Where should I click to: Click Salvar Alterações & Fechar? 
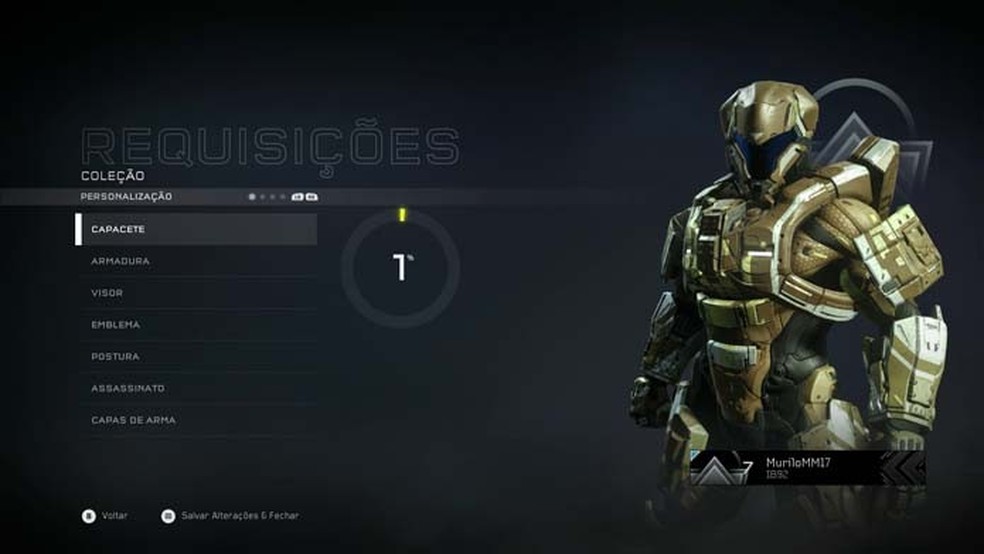pyautogui.click(x=230, y=516)
